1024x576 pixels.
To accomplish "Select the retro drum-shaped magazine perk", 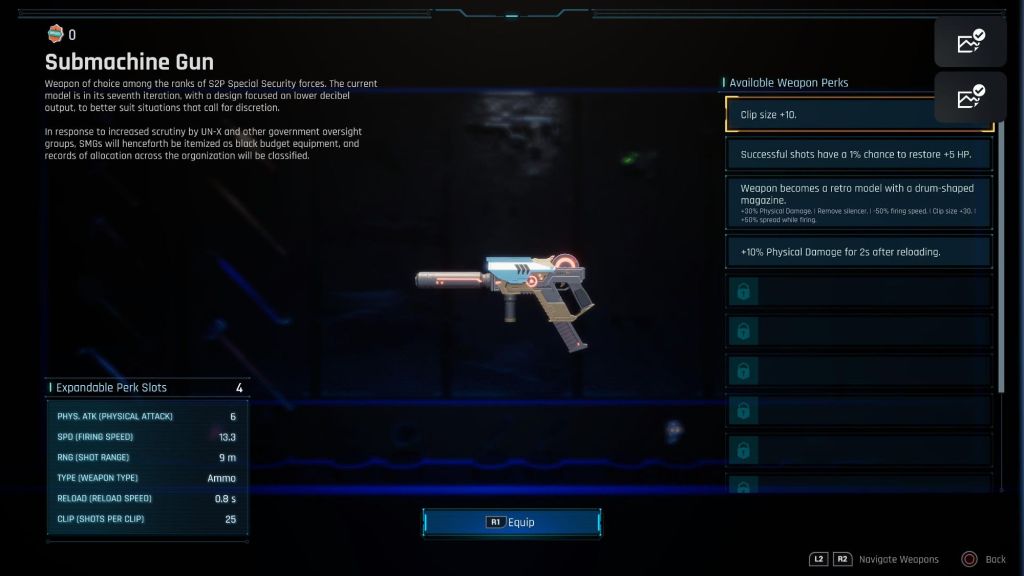I will pyautogui.click(x=859, y=203).
